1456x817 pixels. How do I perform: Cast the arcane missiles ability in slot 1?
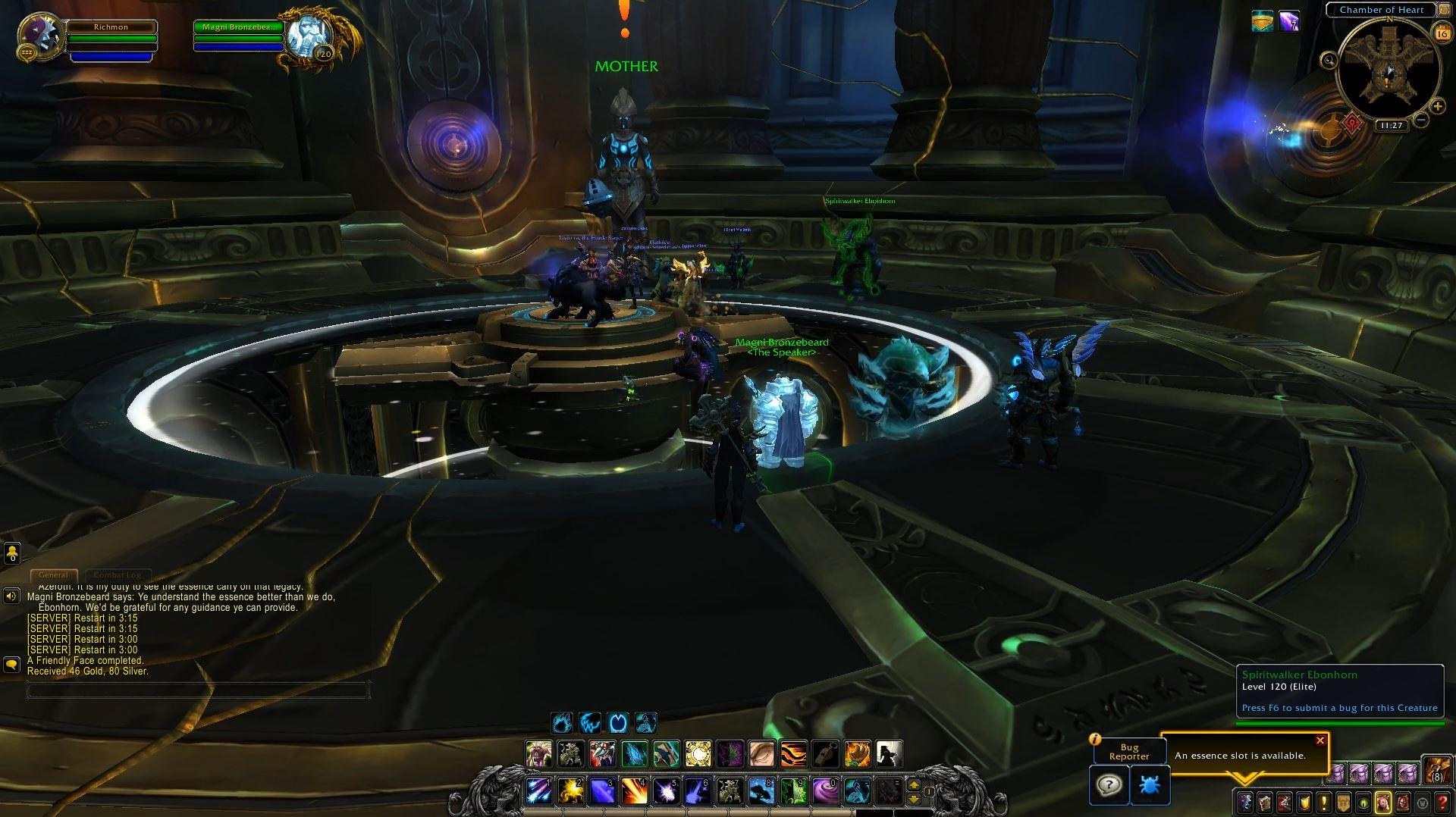pos(539,791)
